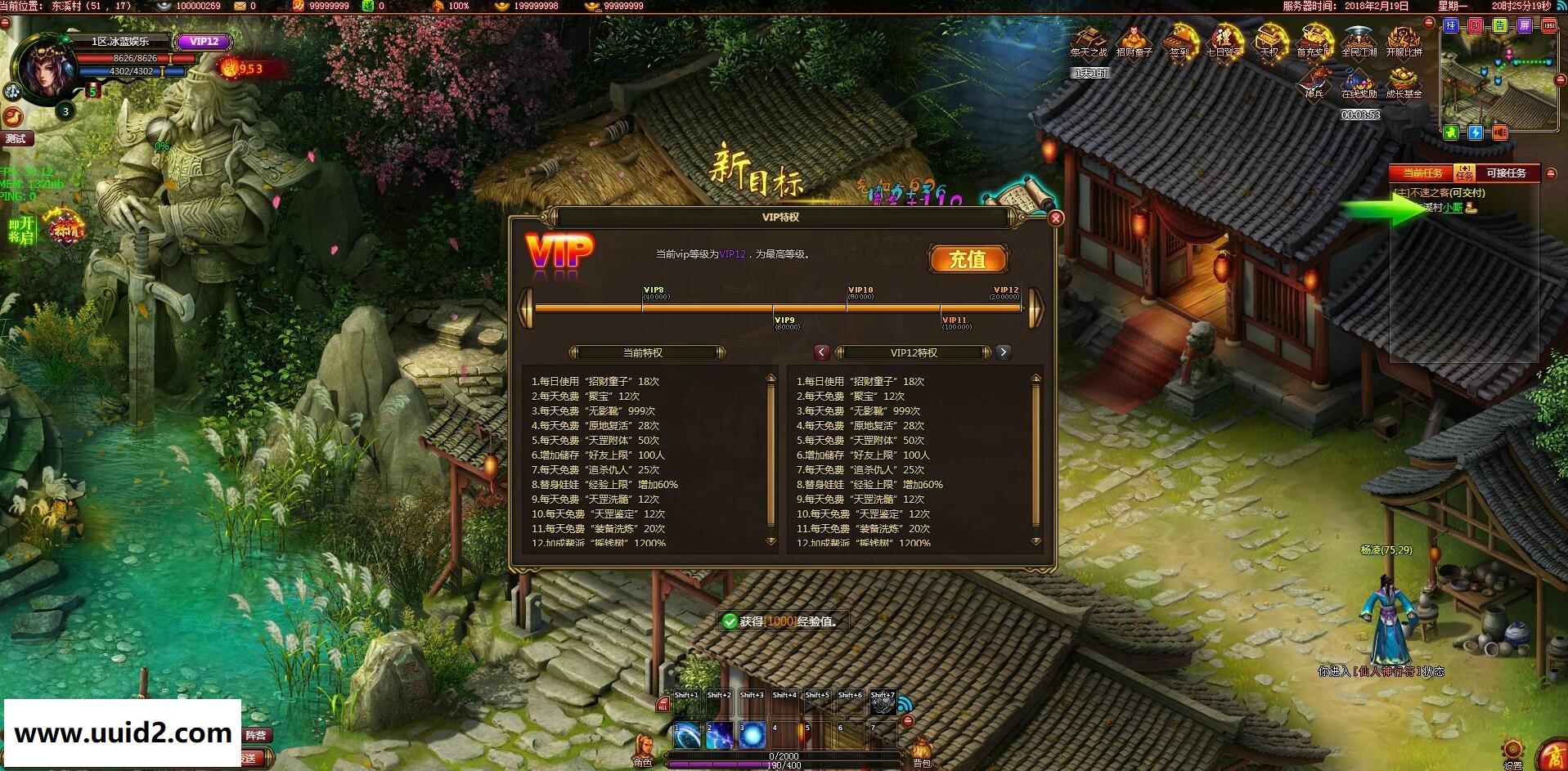Switch to the 可接任务 quest tab
The image size is (1568, 771).
(x=1506, y=173)
